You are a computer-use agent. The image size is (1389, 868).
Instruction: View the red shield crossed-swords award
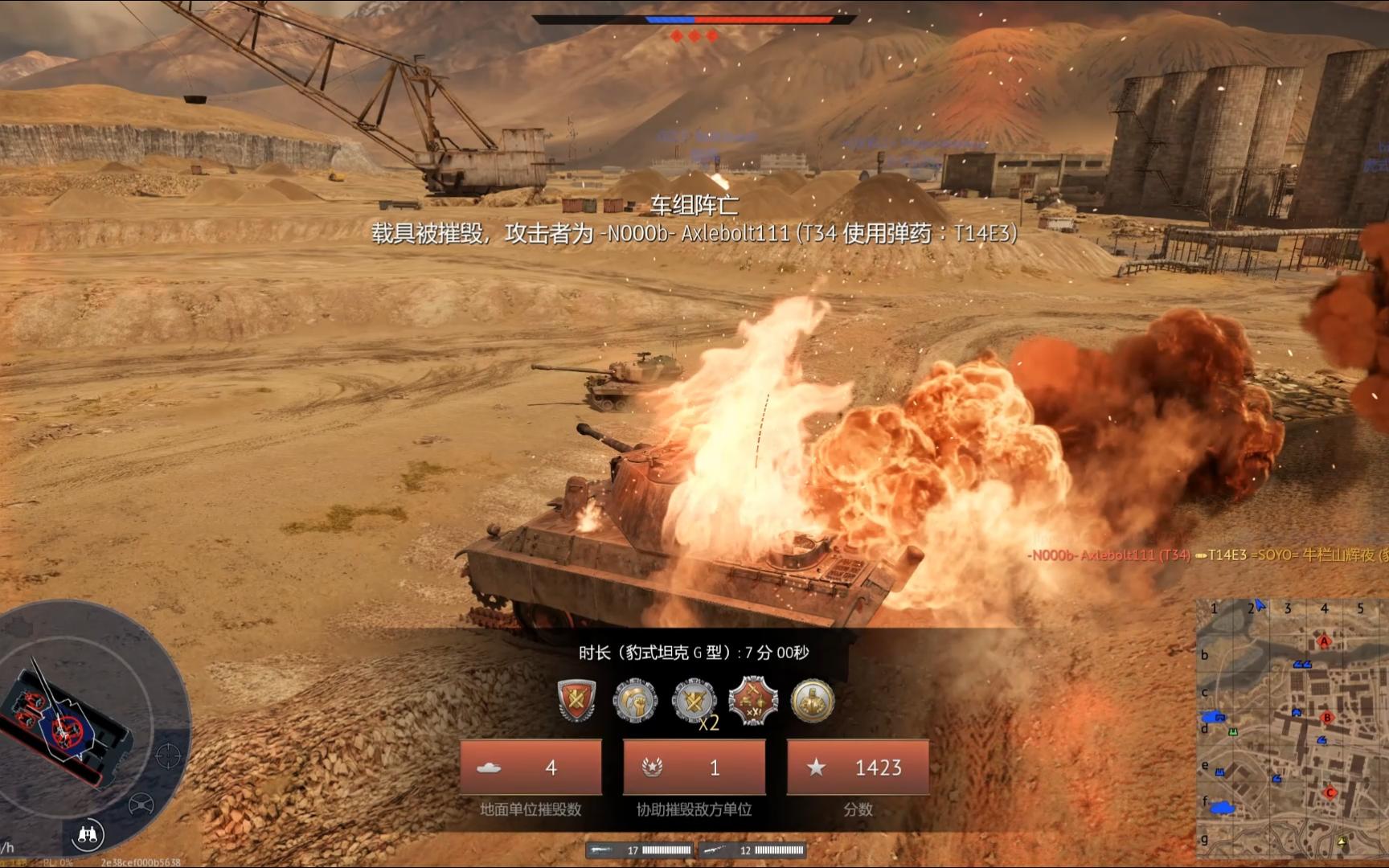pos(576,700)
